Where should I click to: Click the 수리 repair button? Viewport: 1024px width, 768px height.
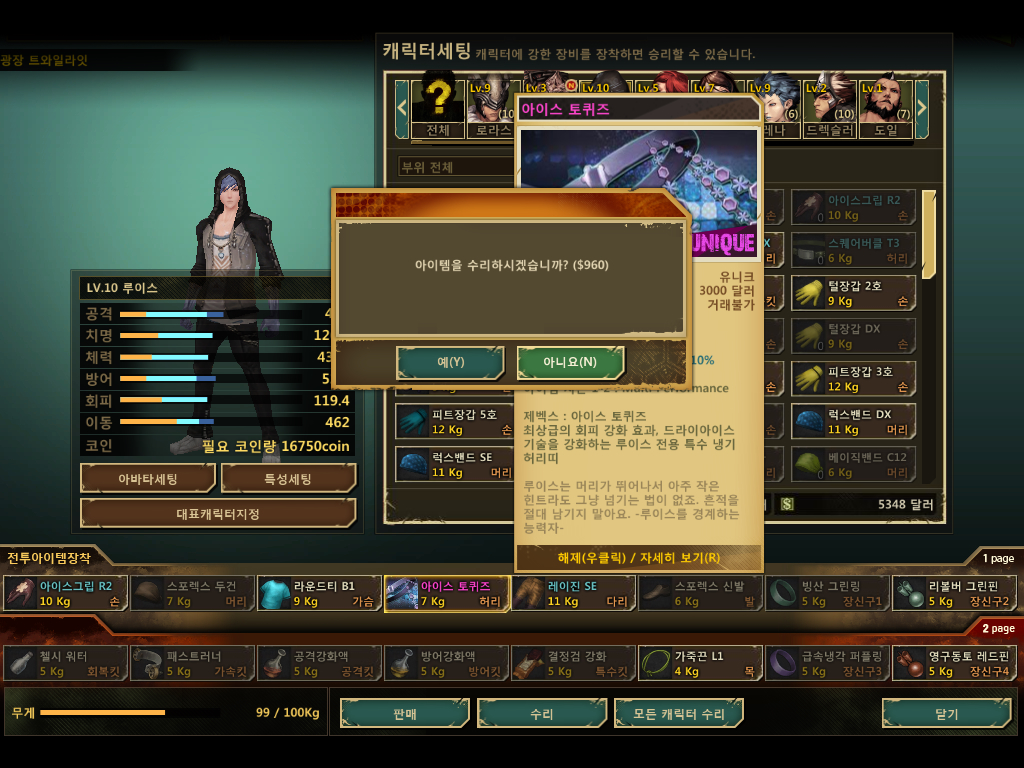542,714
